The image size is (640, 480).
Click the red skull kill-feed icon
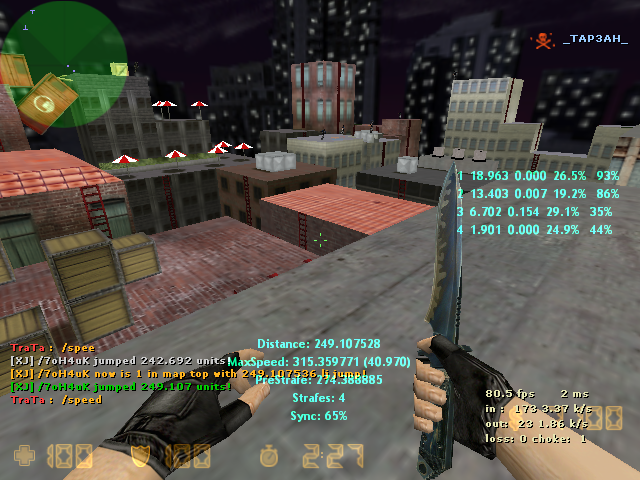(542, 40)
